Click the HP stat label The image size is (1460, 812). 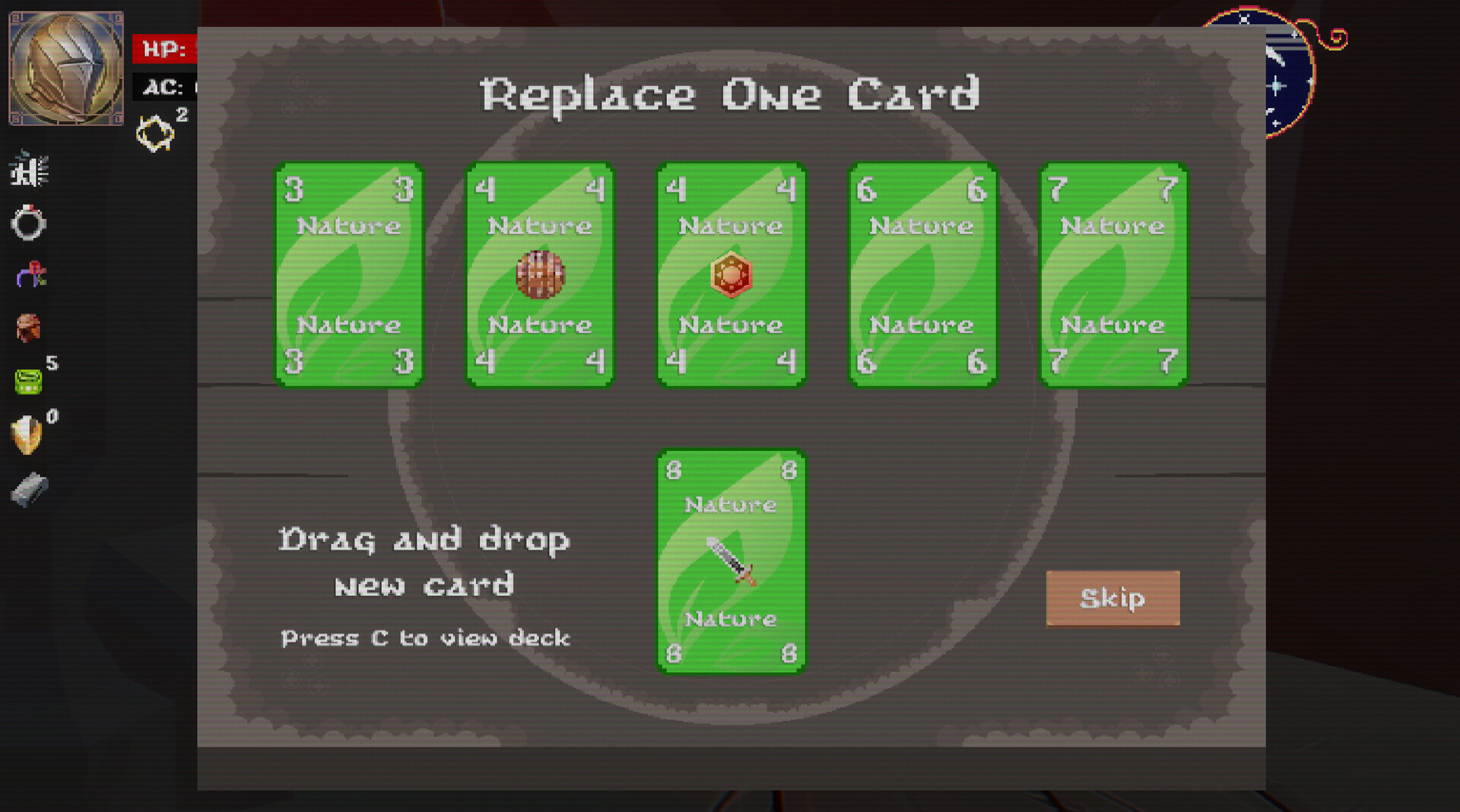162,49
